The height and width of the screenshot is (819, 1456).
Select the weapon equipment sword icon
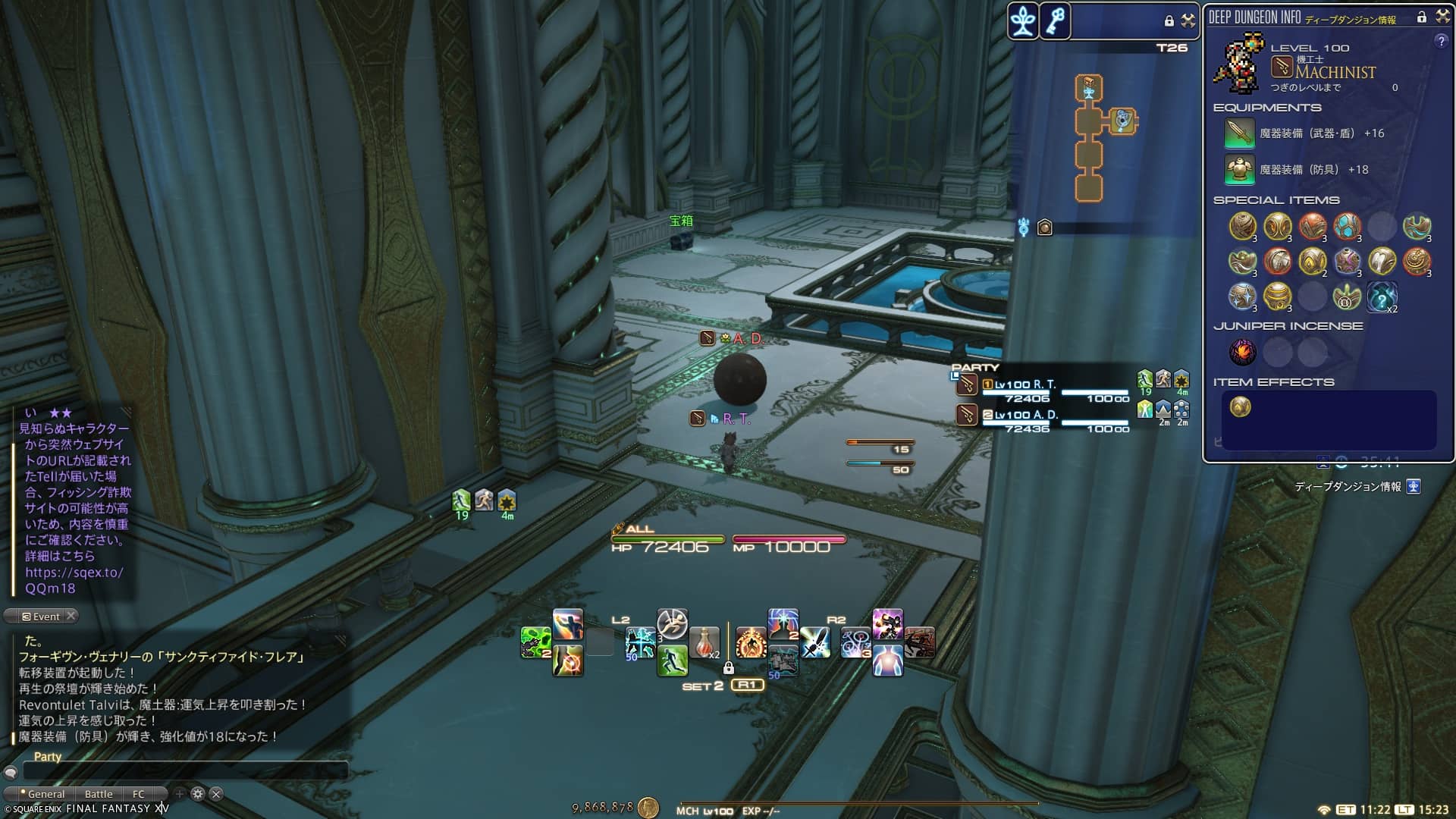coord(1239,133)
